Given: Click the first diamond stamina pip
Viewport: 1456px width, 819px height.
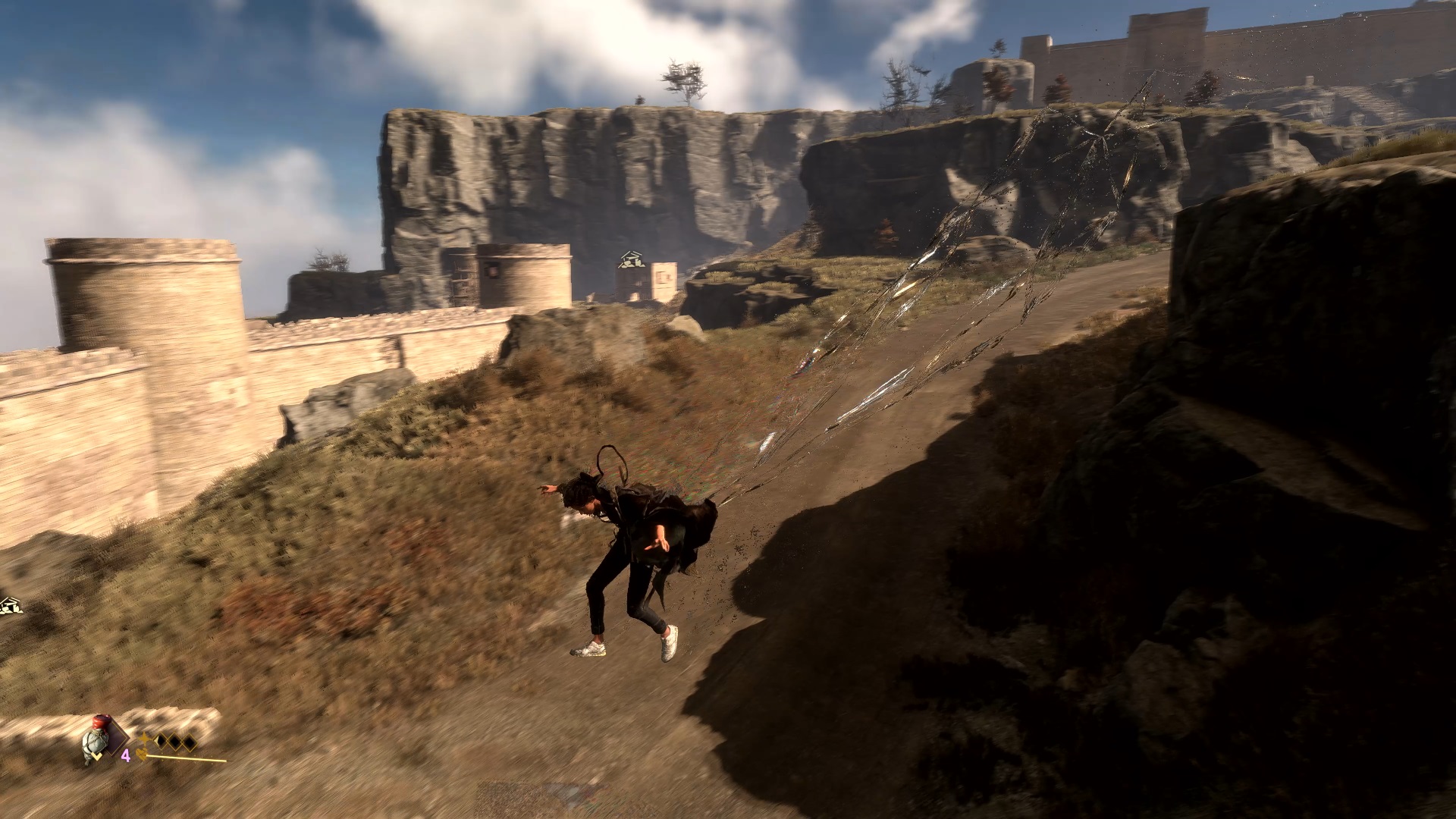Looking at the screenshot, I should 162,741.
